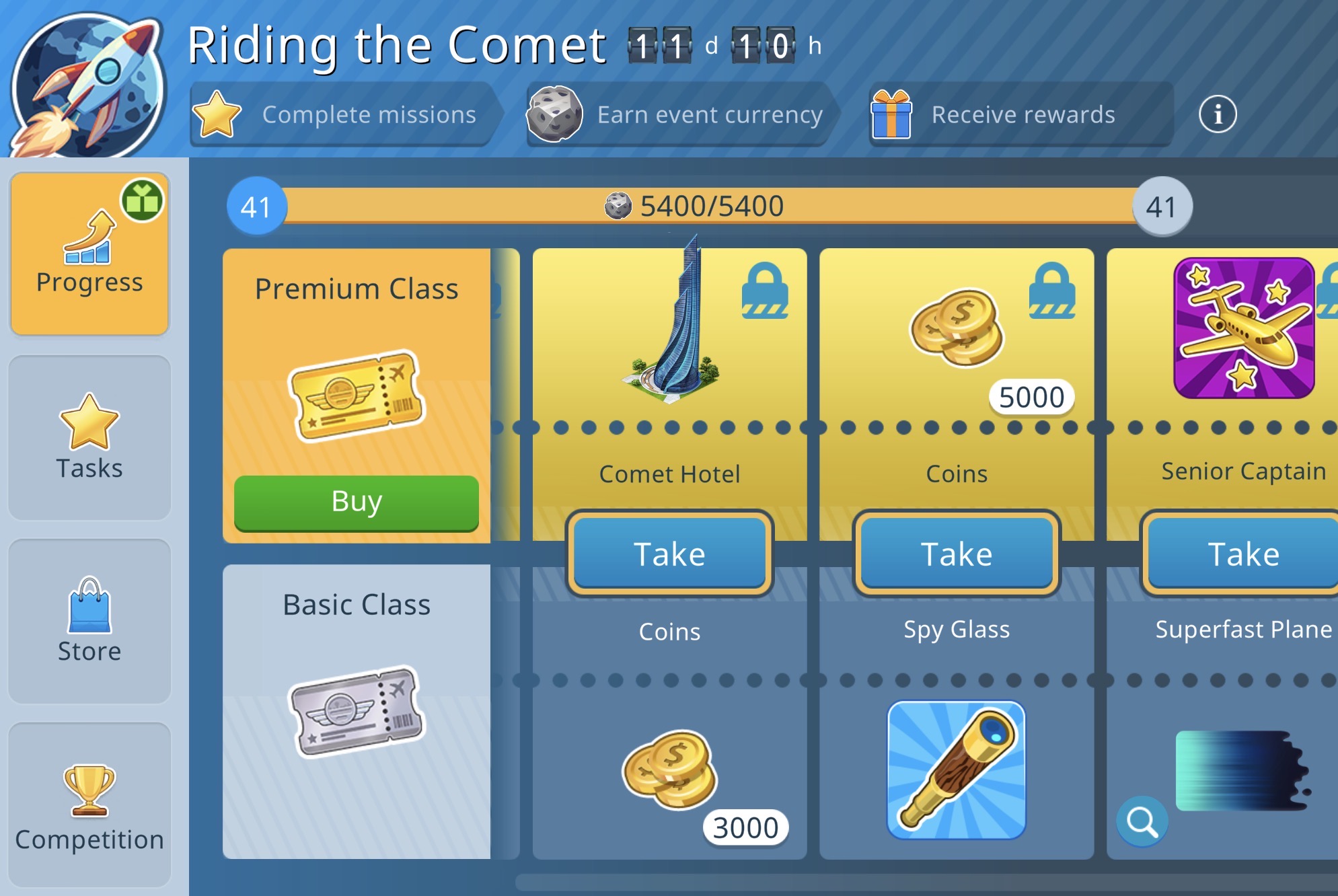Click the Receive rewards step

[1019, 114]
